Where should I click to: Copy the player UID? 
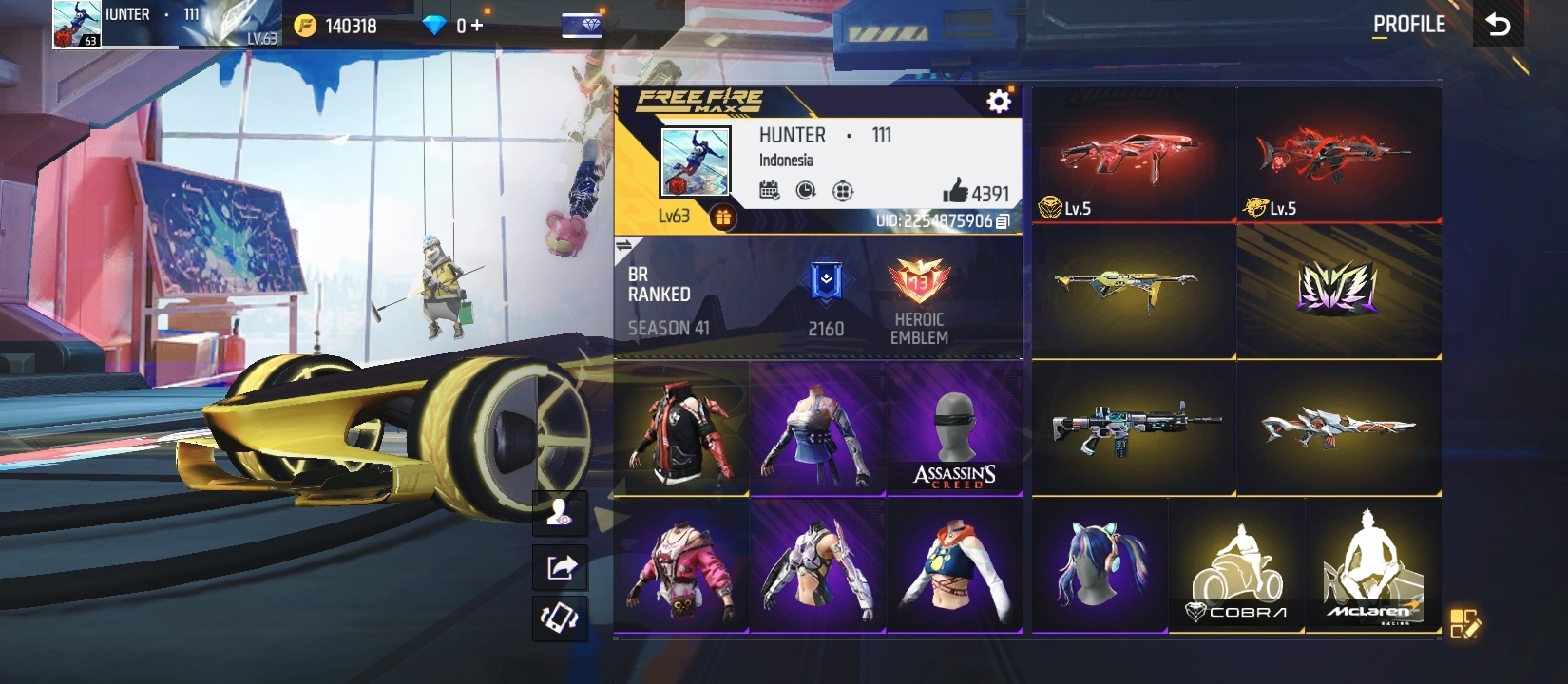(1003, 221)
